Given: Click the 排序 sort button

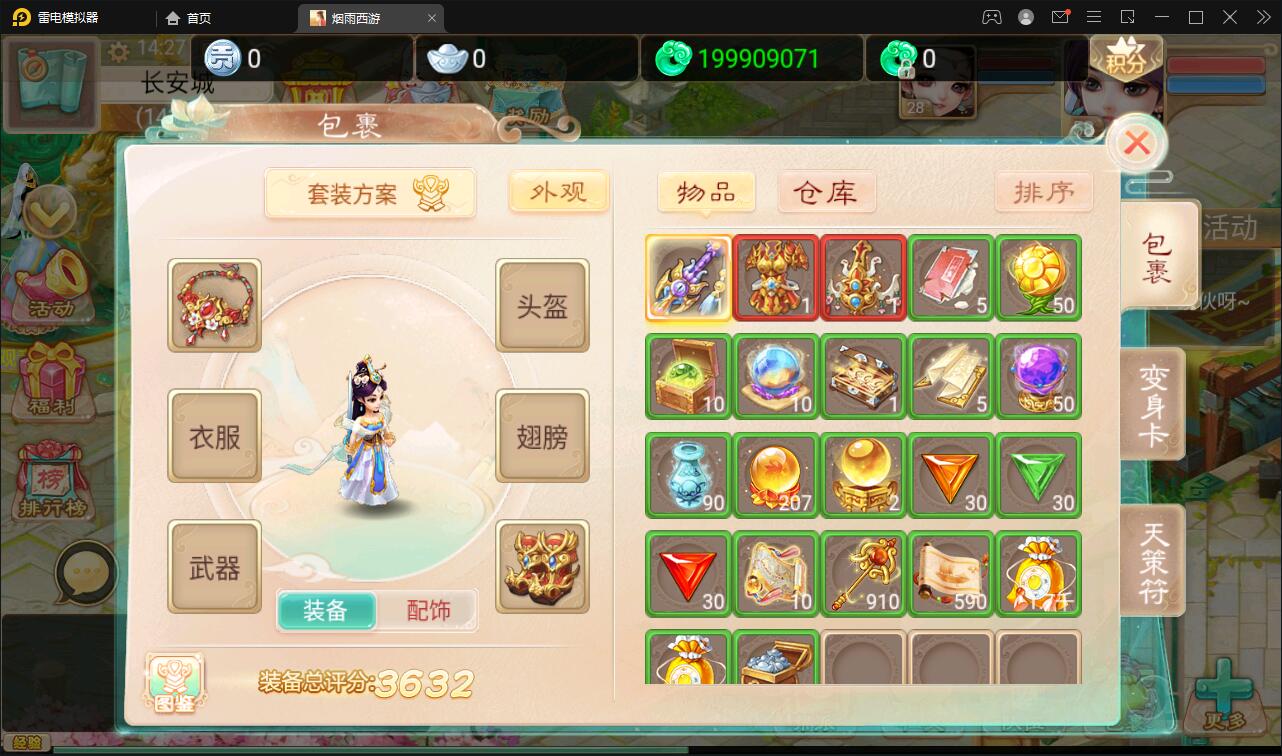Looking at the screenshot, I should 1045,192.
